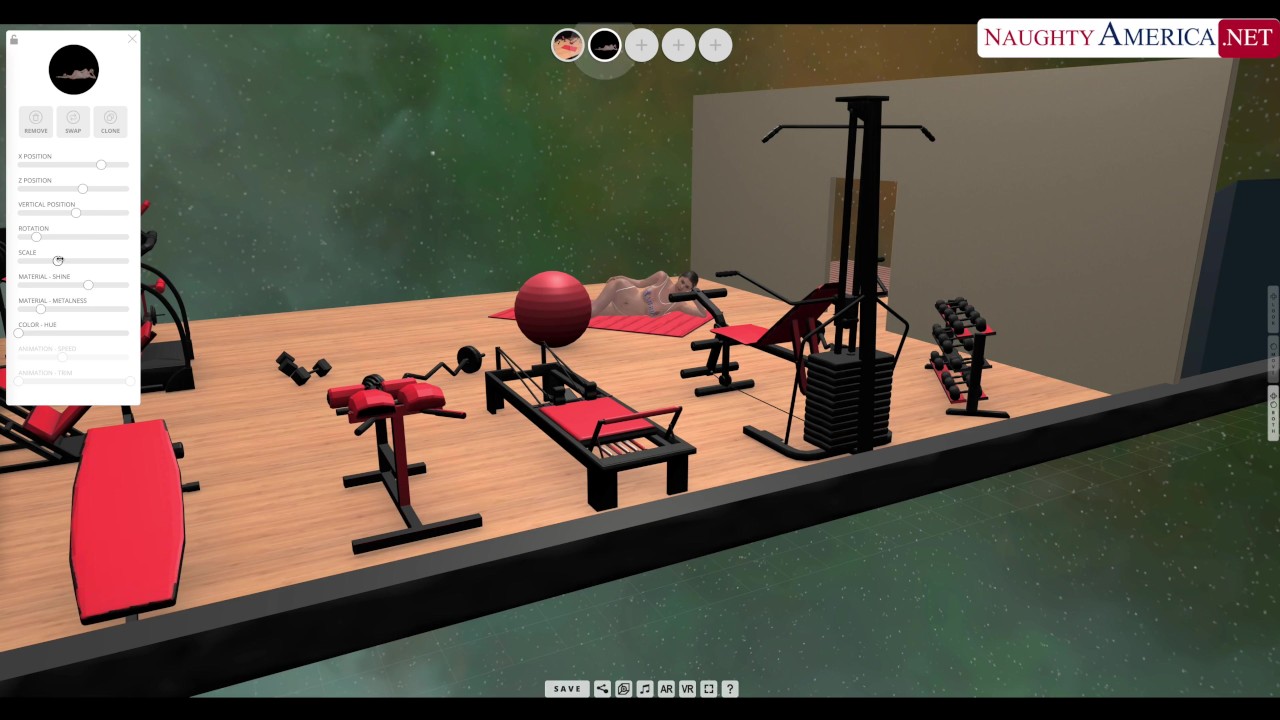Adjust the Material Shine slider
The width and height of the screenshot is (1280, 720).
tap(88, 285)
